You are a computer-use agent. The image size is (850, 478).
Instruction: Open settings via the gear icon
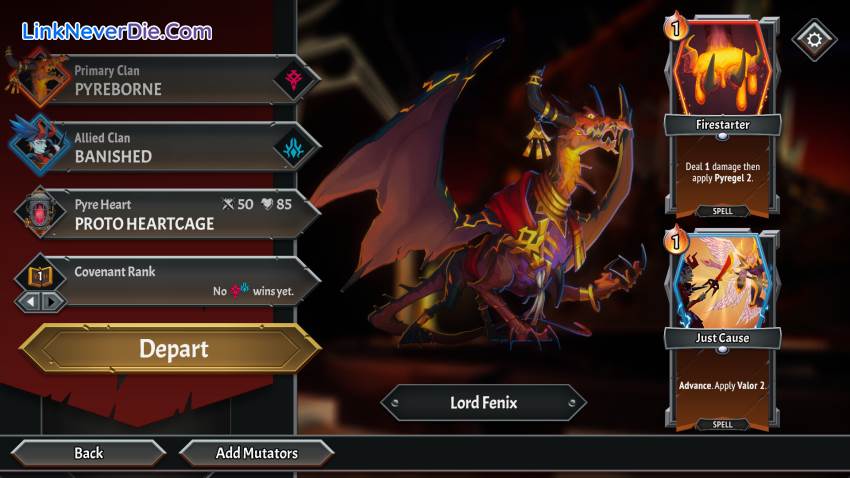pos(813,40)
